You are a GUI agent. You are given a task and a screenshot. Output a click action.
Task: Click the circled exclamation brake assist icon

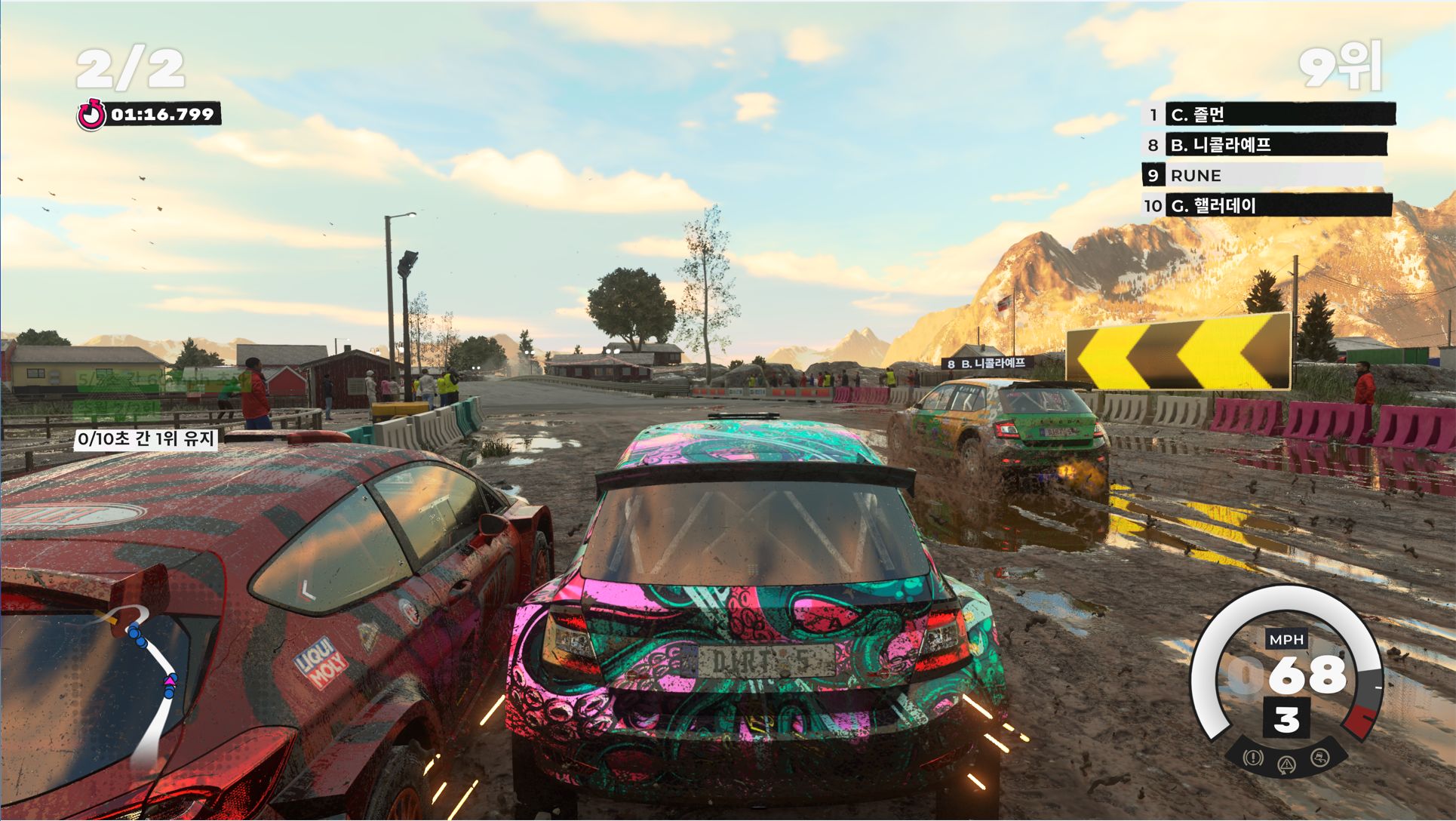click(1253, 757)
